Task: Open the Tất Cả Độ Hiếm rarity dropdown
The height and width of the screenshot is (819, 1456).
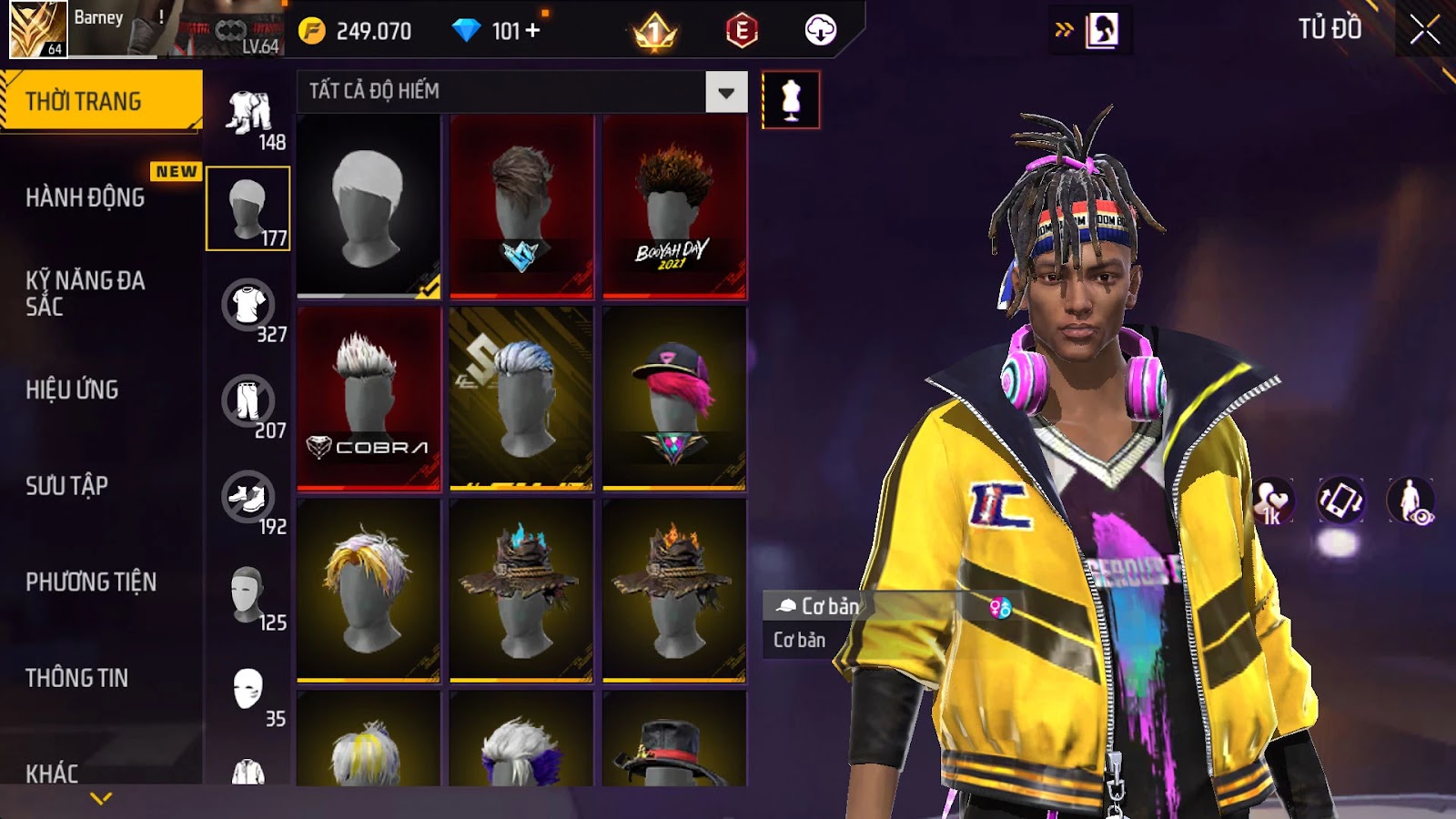Action: pyautogui.click(x=725, y=92)
